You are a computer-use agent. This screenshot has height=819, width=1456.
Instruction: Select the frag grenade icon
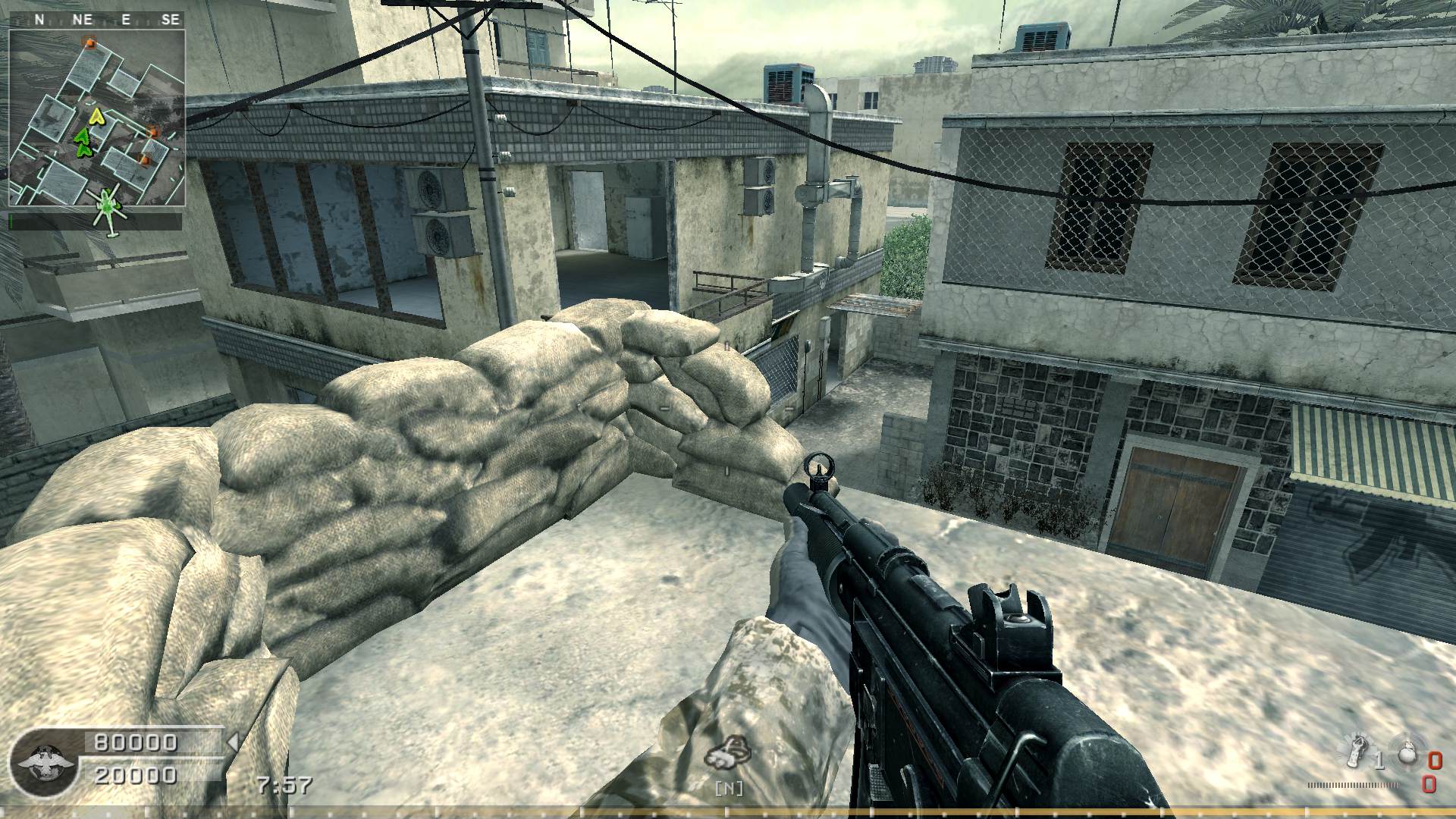(x=1406, y=753)
